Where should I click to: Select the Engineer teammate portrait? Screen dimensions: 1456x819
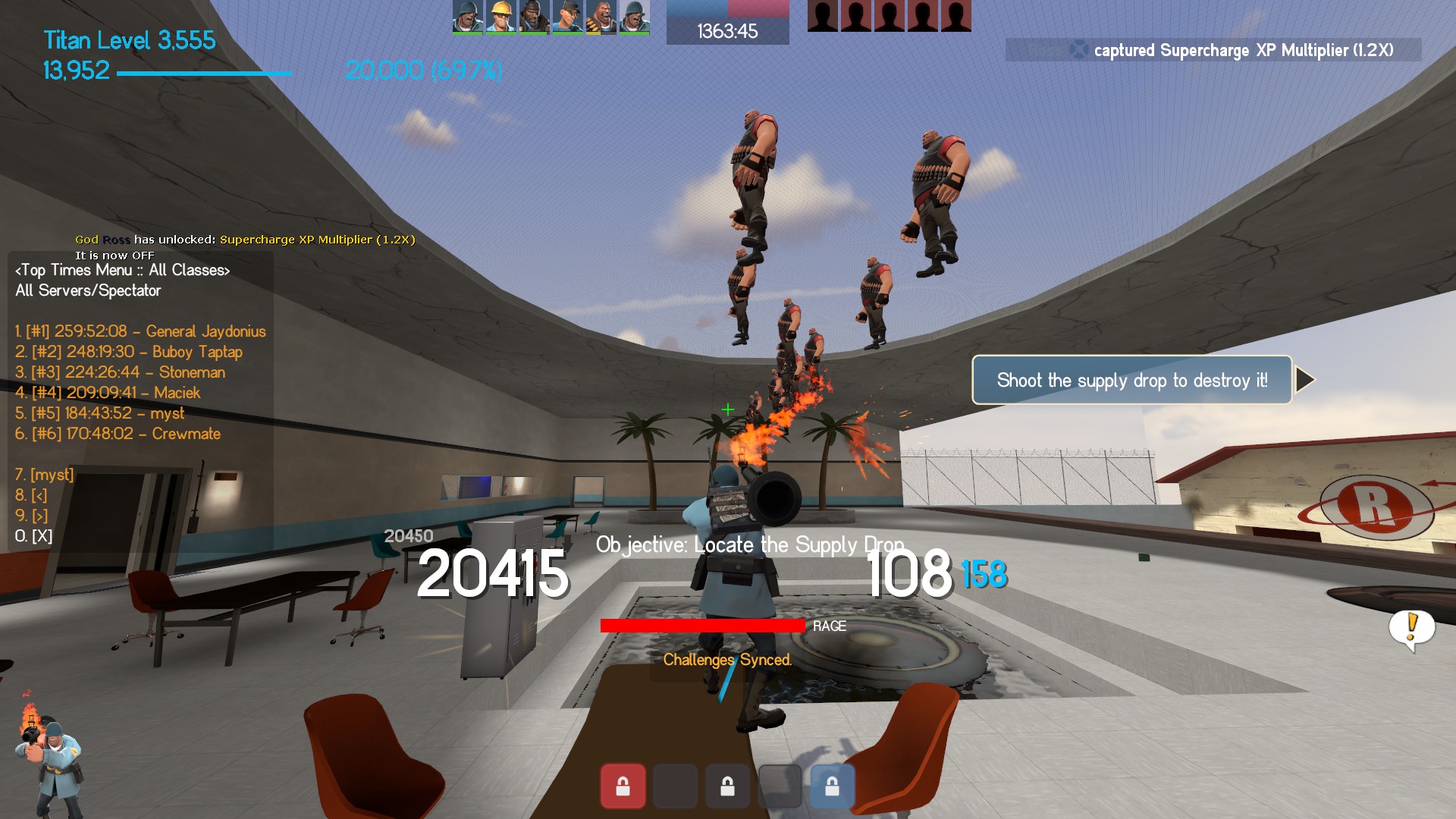pos(500,17)
